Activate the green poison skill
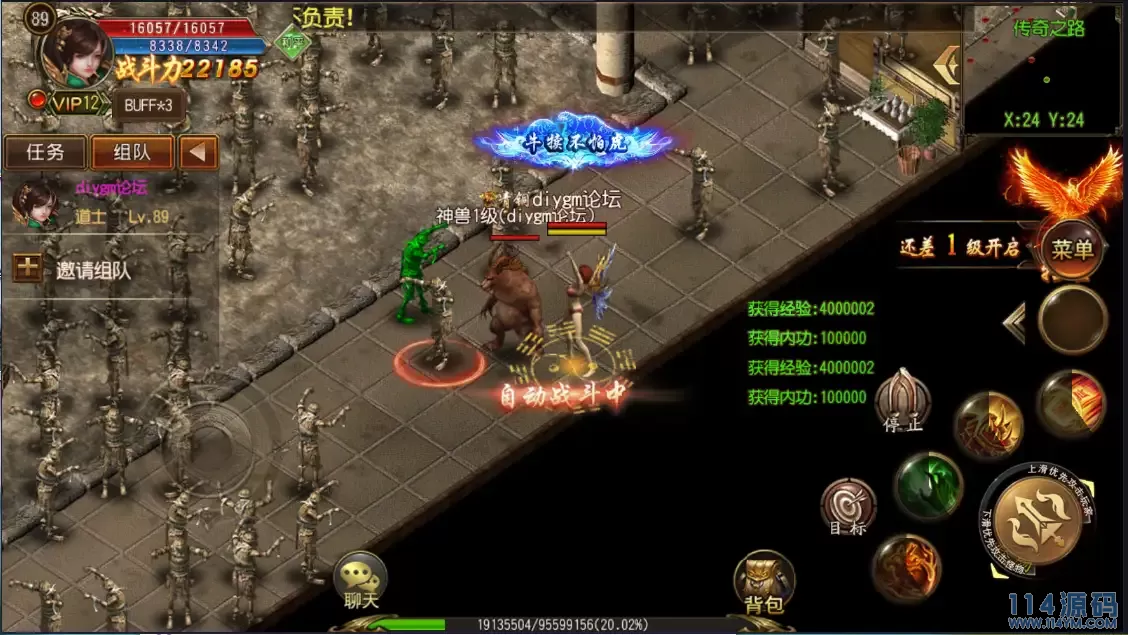This screenshot has height=635, width=1128. [x=928, y=486]
